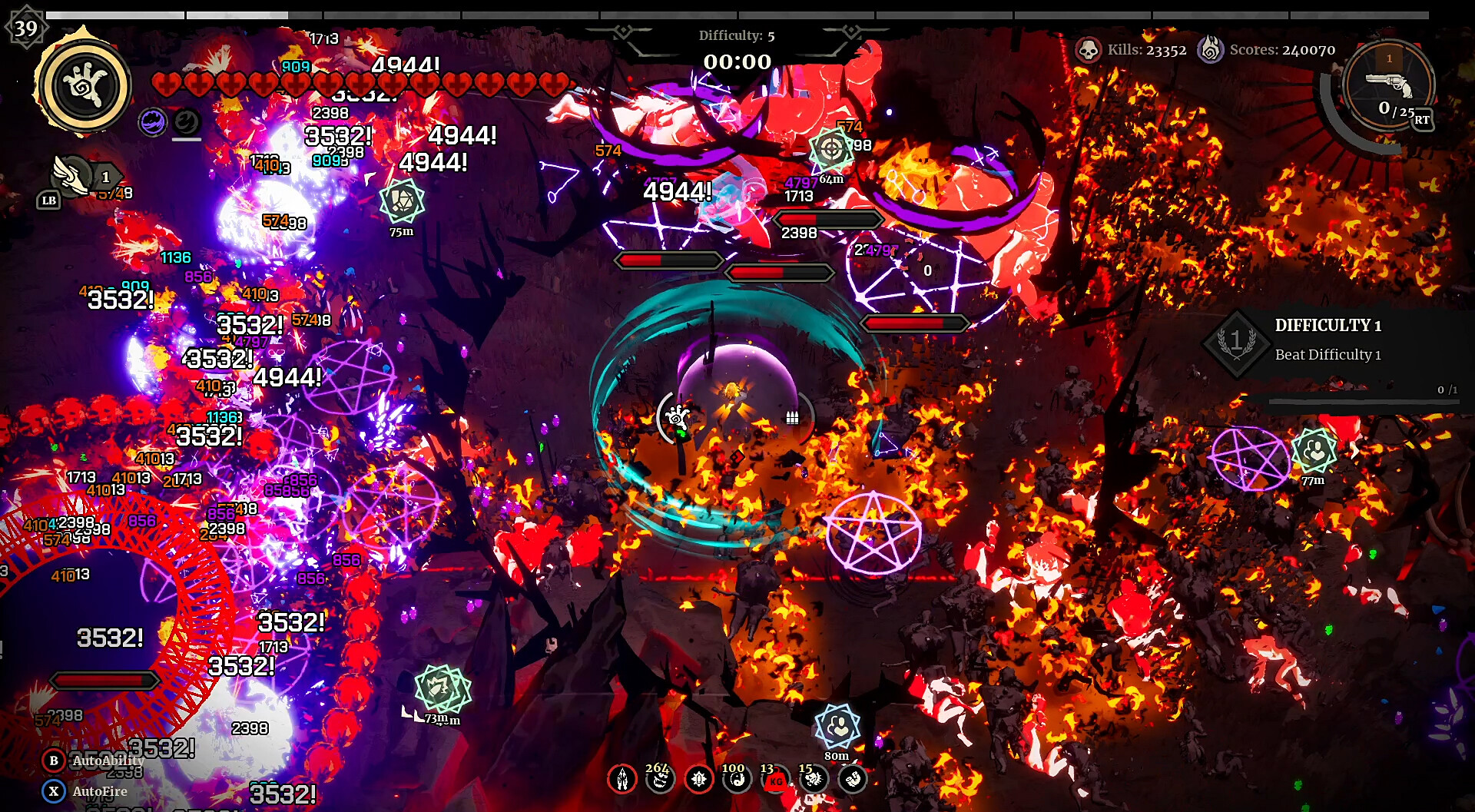Click the spiral flame Scores icon
1475x812 pixels.
pos(1210,50)
